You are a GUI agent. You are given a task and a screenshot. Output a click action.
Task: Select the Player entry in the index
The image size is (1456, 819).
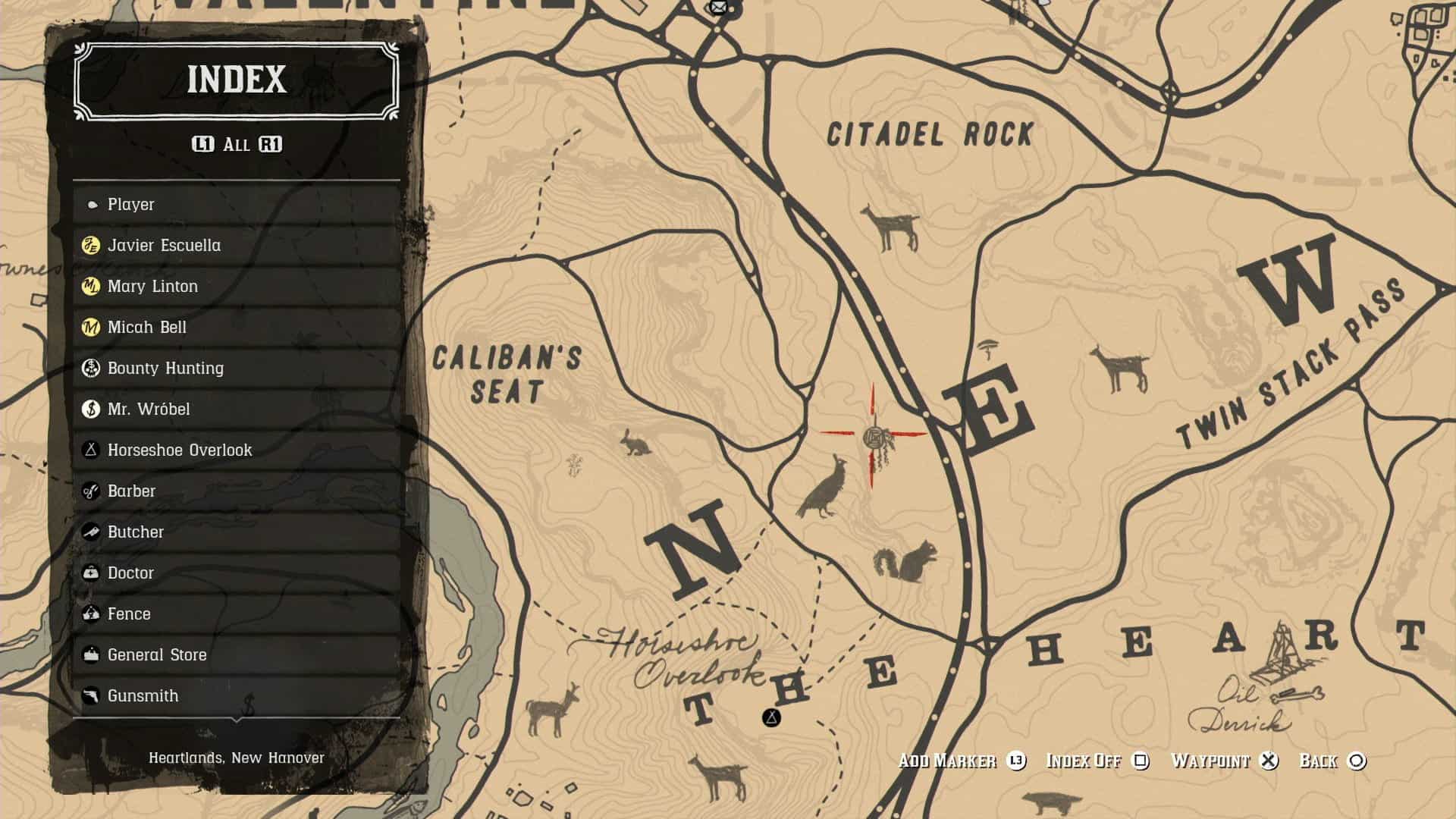pos(129,204)
